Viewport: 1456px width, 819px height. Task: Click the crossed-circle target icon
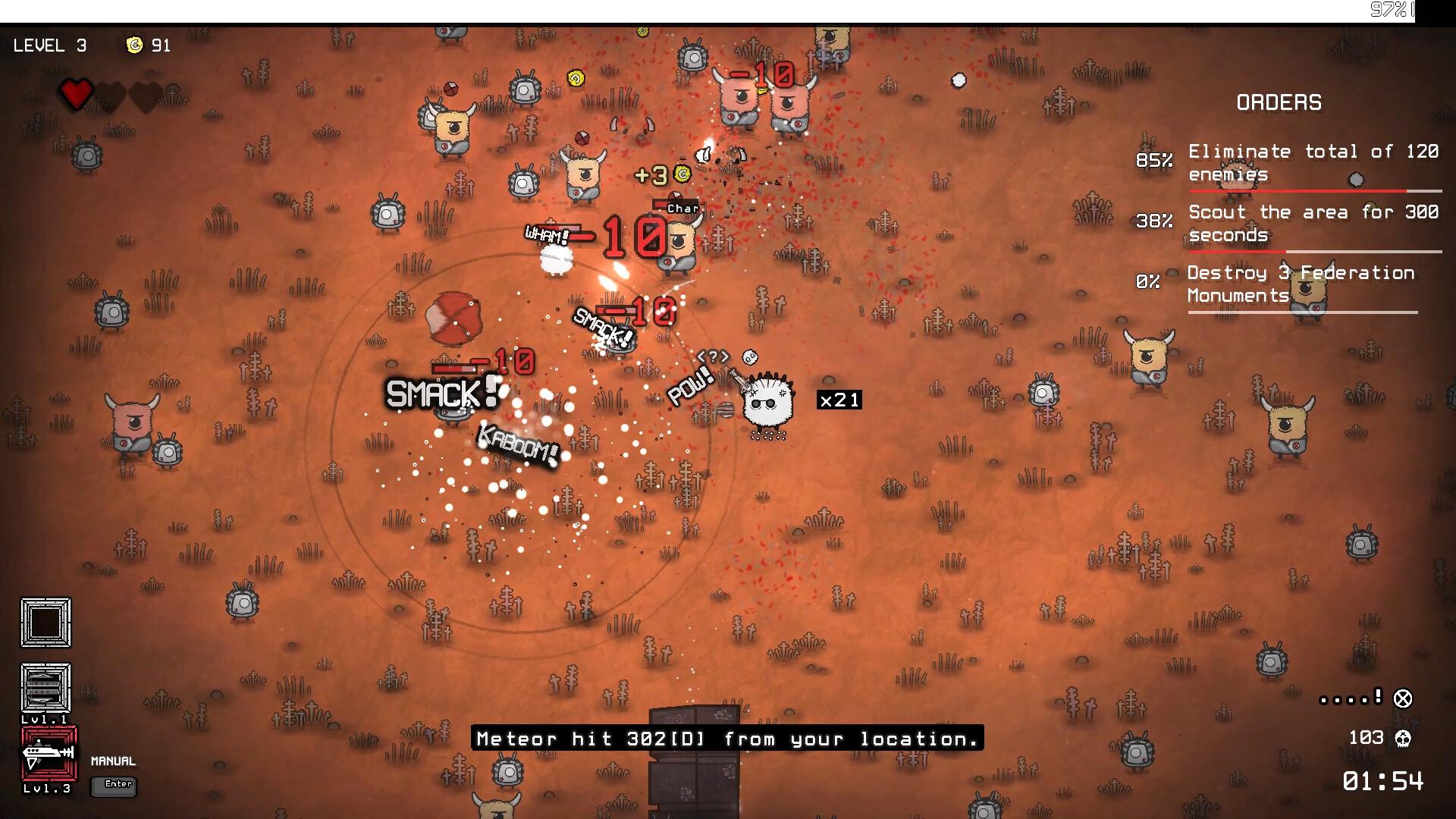1403,698
